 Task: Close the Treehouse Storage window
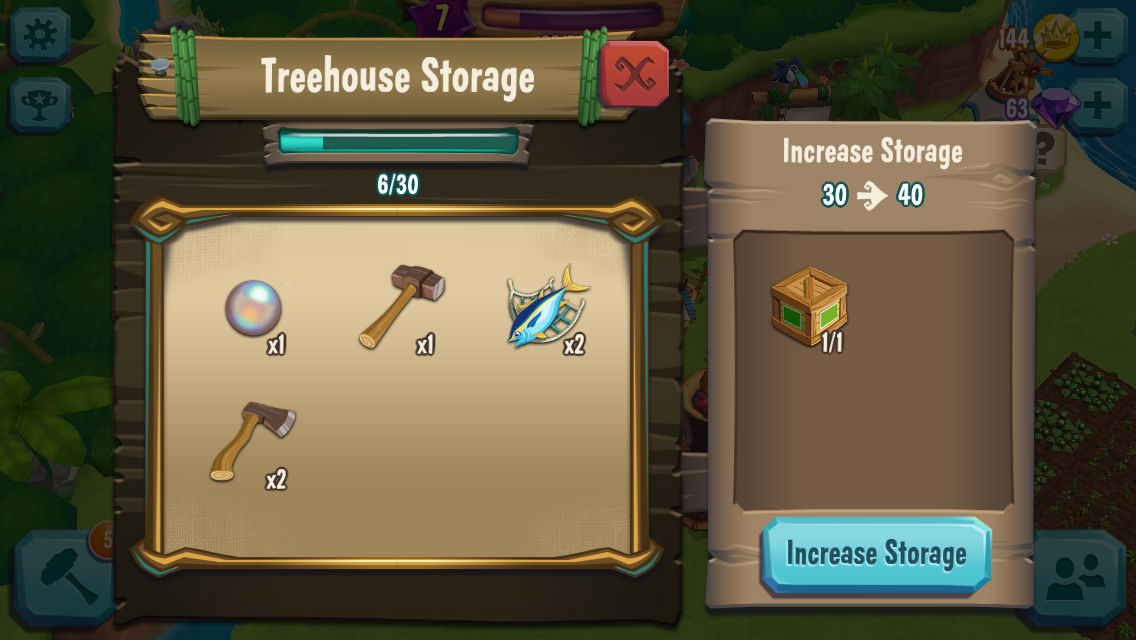tap(634, 74)
